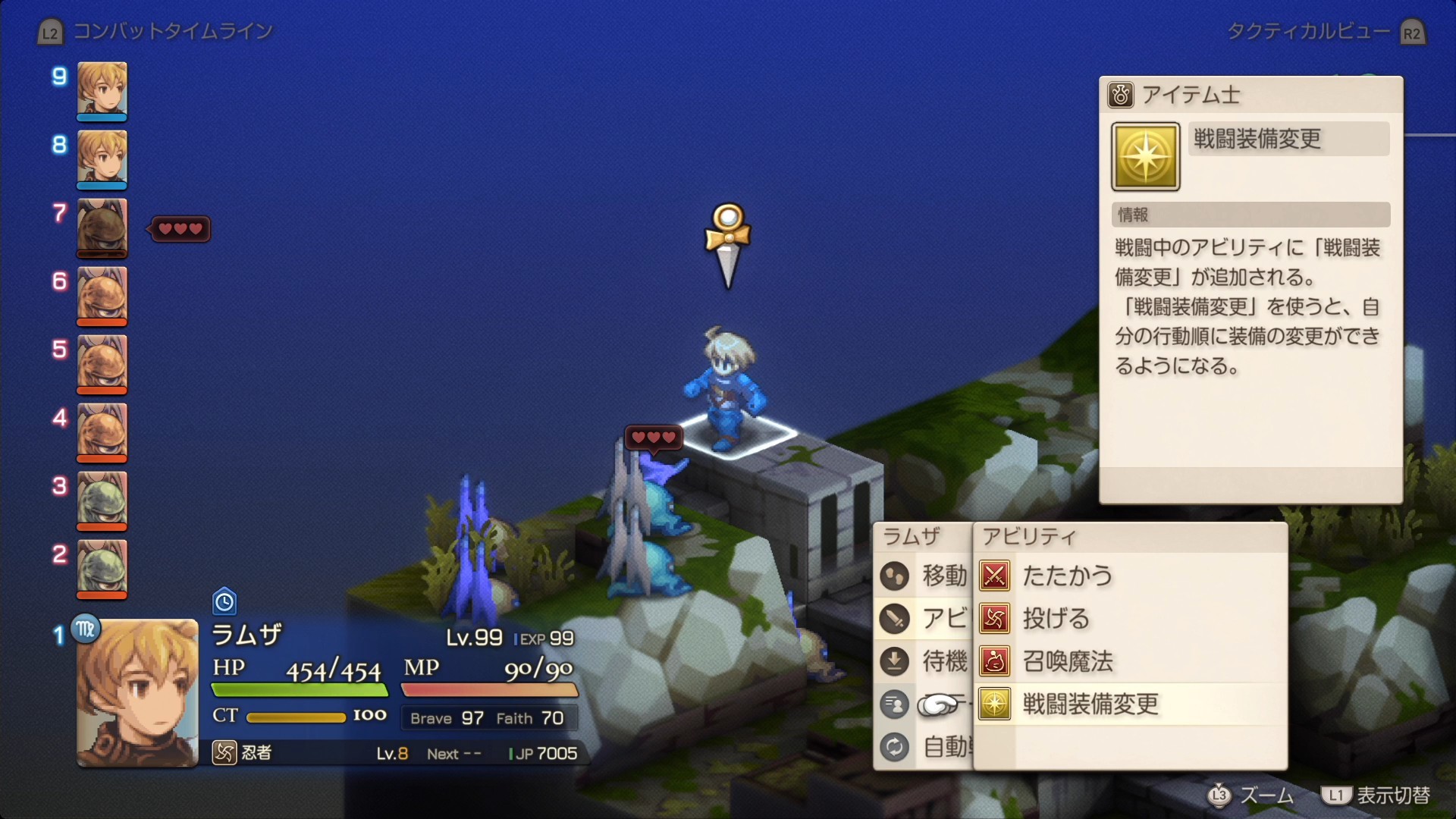Select timeline slot 5 orange enemy portrait
This screenshot has width=1456, height=819.
pos(102,362)
